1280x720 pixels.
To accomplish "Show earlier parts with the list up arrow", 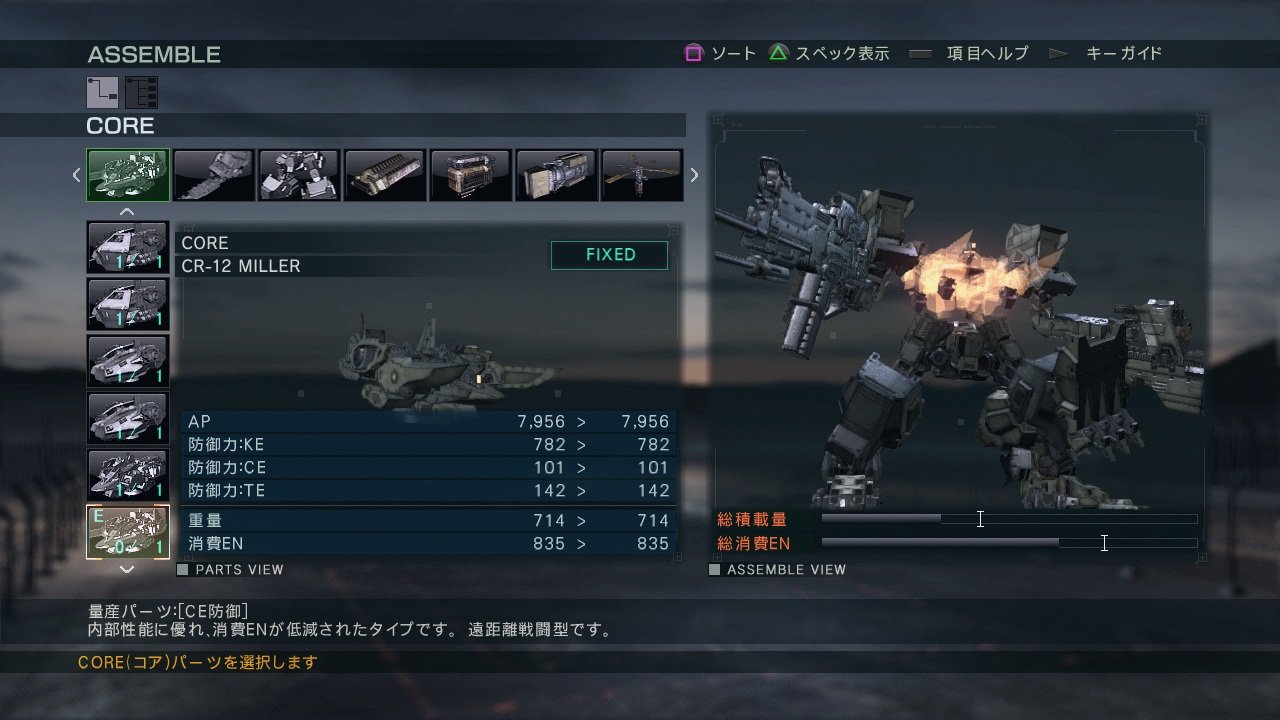I will coord(127,211).
